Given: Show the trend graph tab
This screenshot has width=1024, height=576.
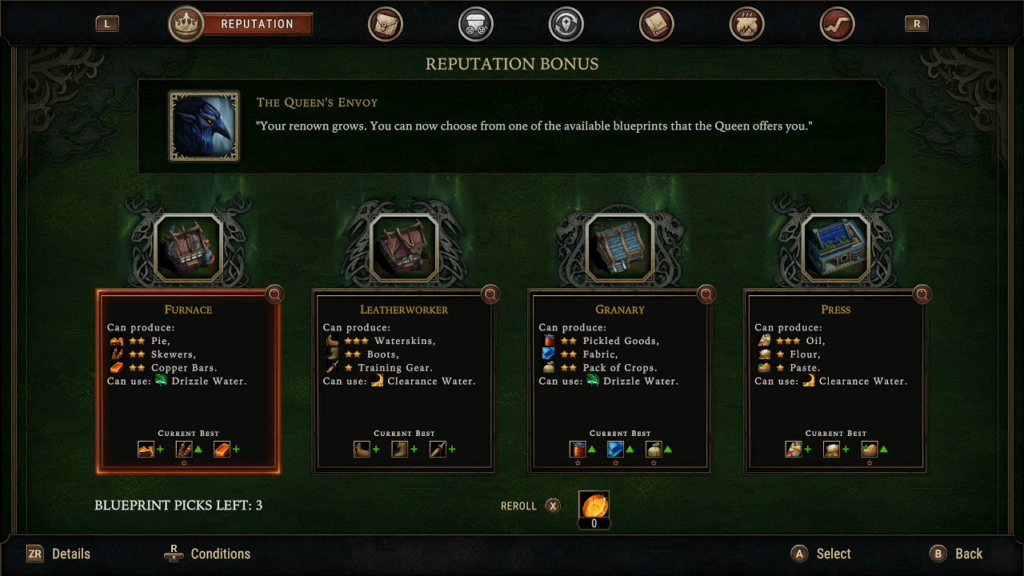Looking at the screenshot, I should (x=836, y=24).
